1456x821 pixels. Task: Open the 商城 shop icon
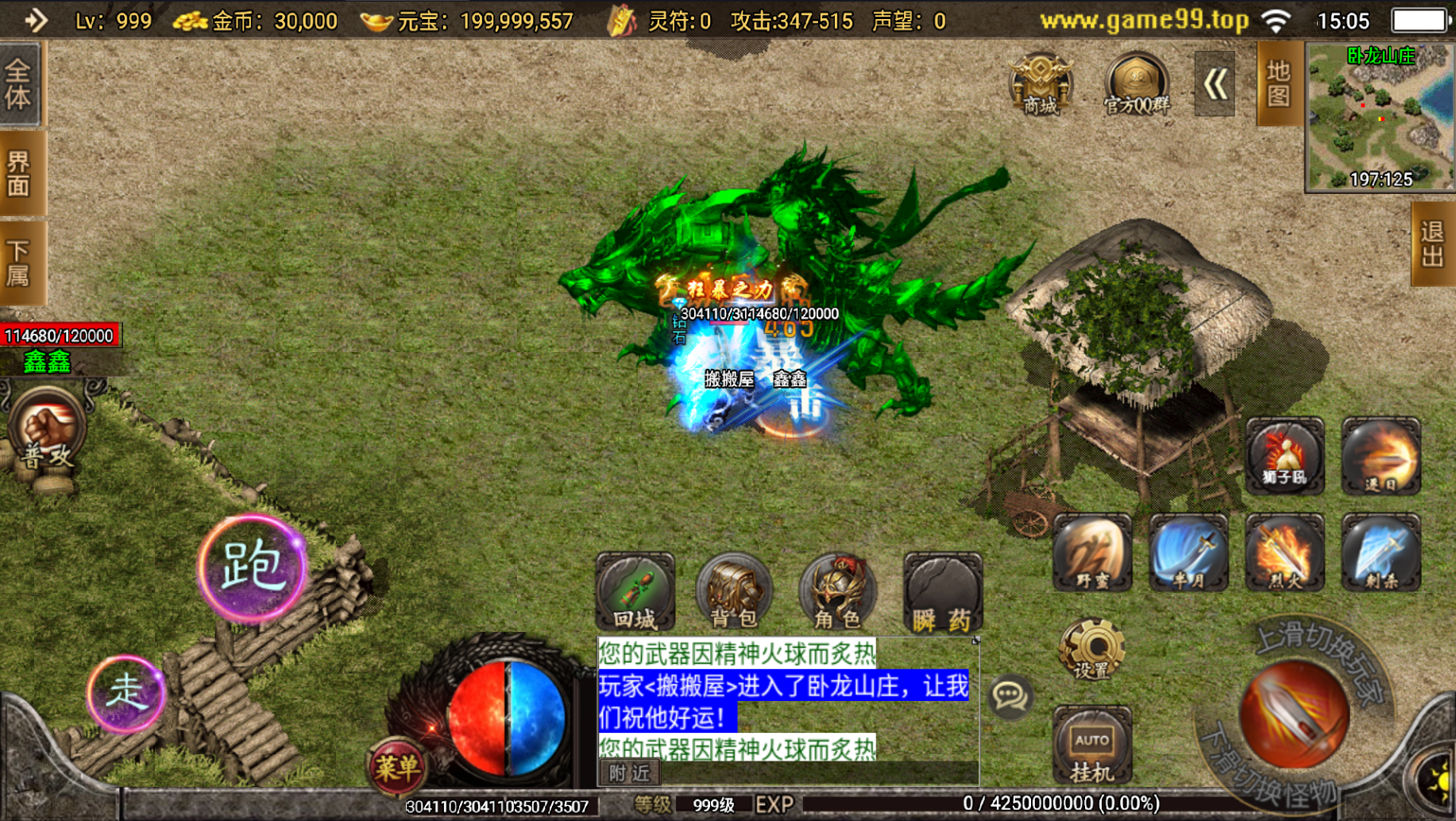click(x=1041, y=84)
